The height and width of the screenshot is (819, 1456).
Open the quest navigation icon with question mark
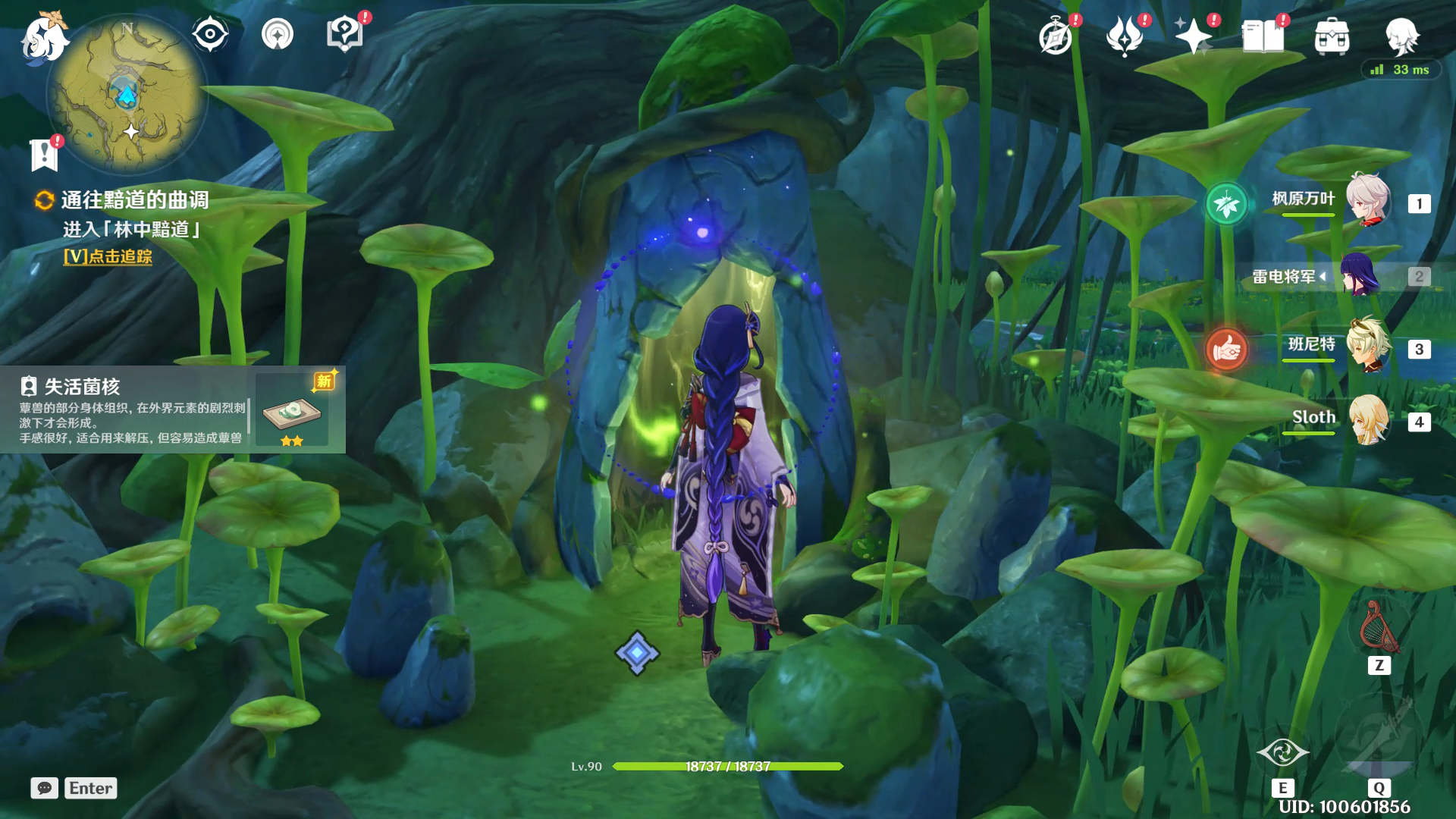tap(344, 34)
